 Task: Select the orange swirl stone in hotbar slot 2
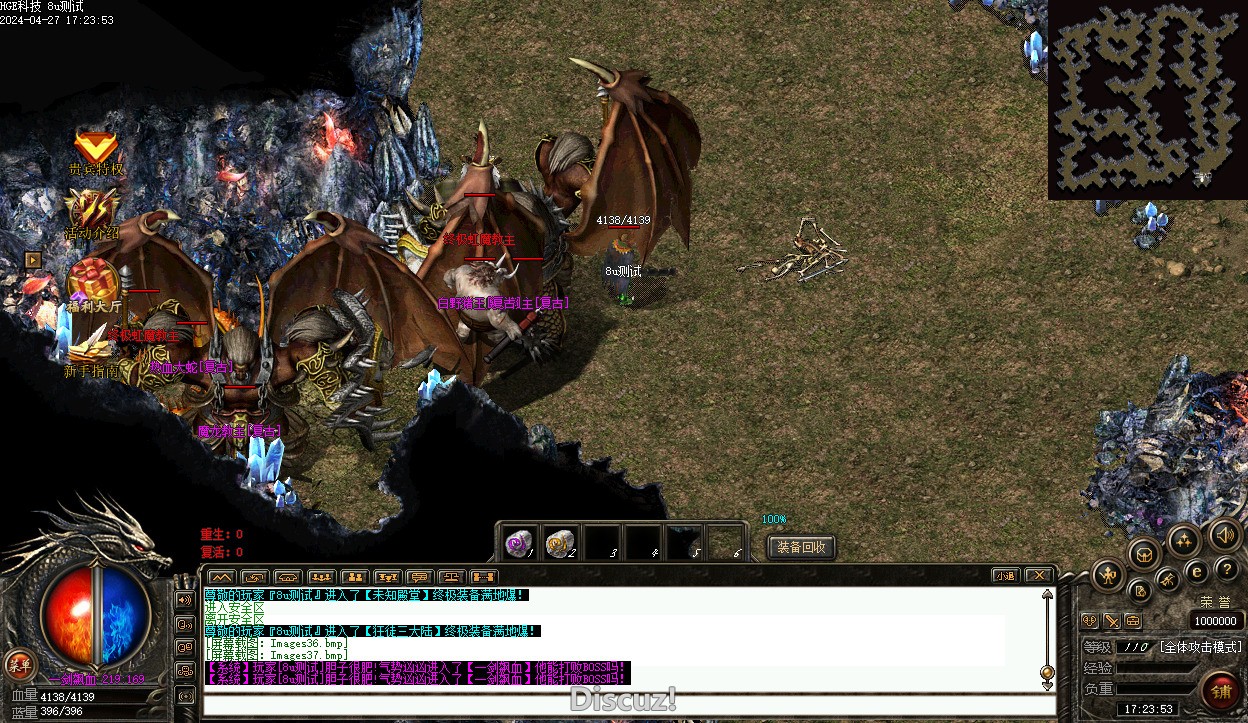point(559,542)
